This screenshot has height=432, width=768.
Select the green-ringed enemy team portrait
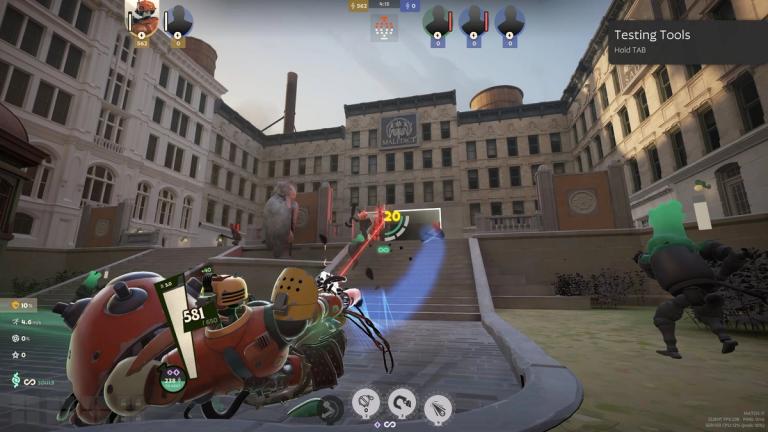436,19
